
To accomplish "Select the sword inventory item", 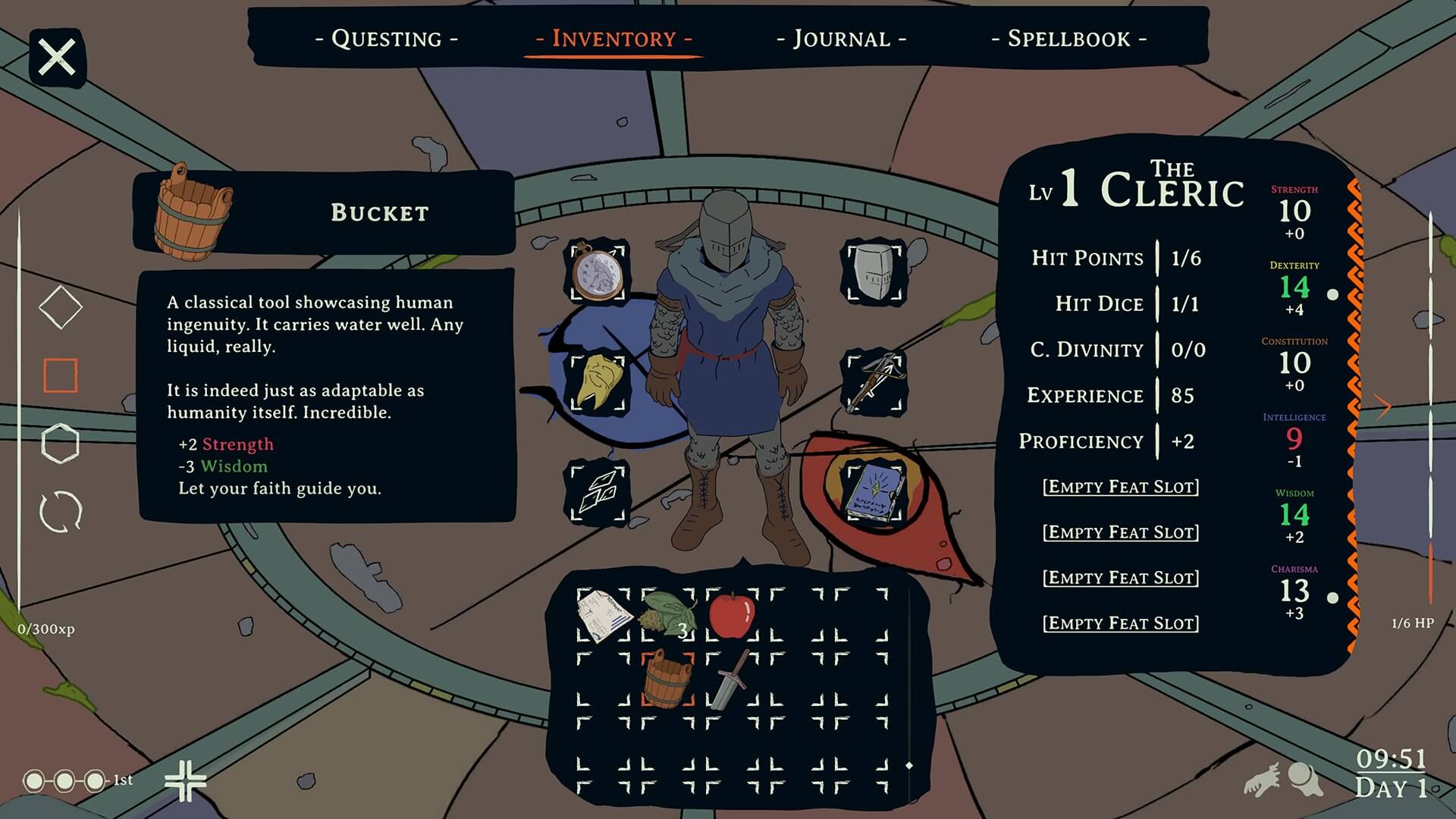I will tap(732, 679).
